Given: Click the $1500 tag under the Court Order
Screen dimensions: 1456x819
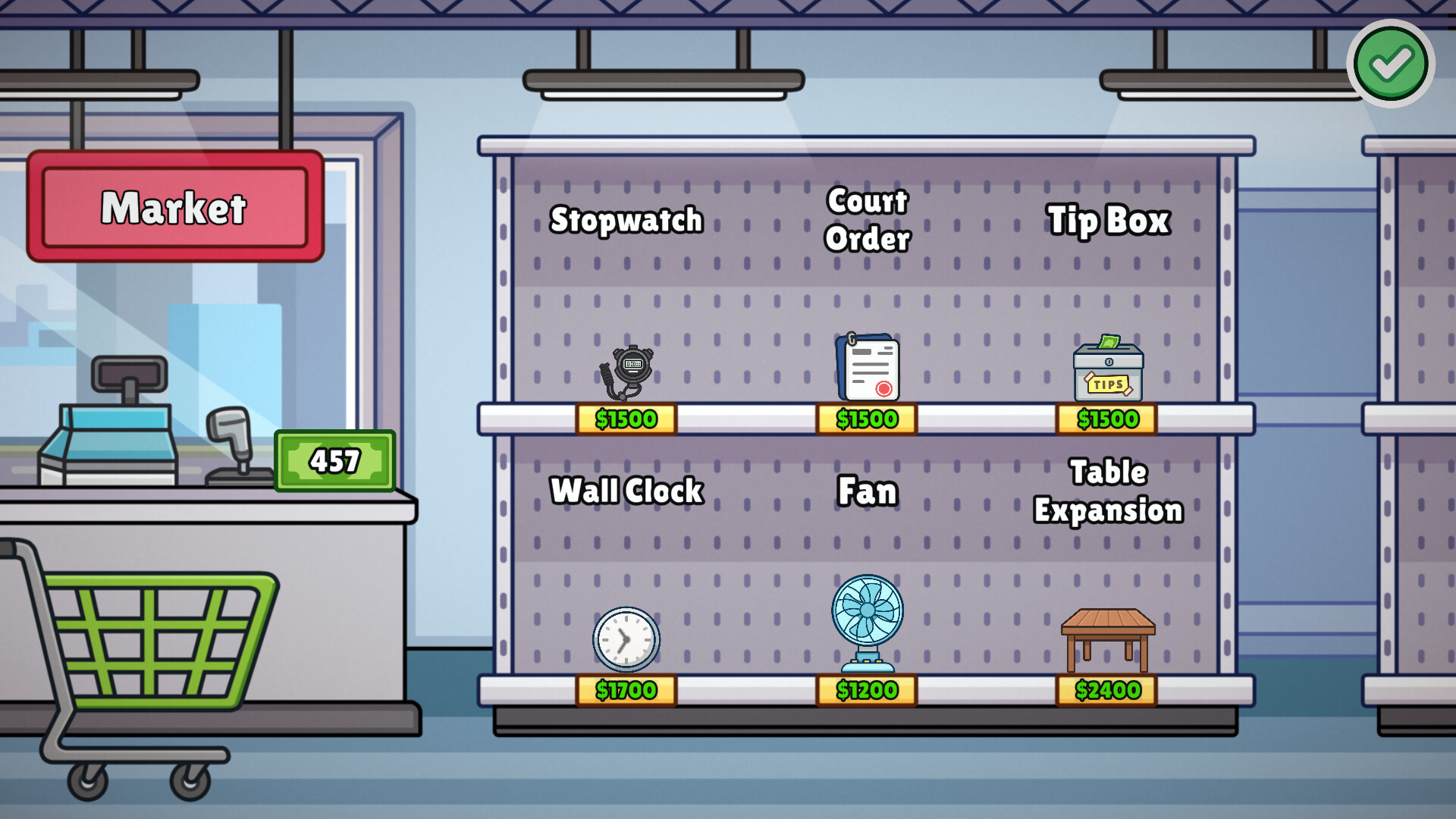Looking at the screenshot, I should pyautogui.click(x=866, y=418).
